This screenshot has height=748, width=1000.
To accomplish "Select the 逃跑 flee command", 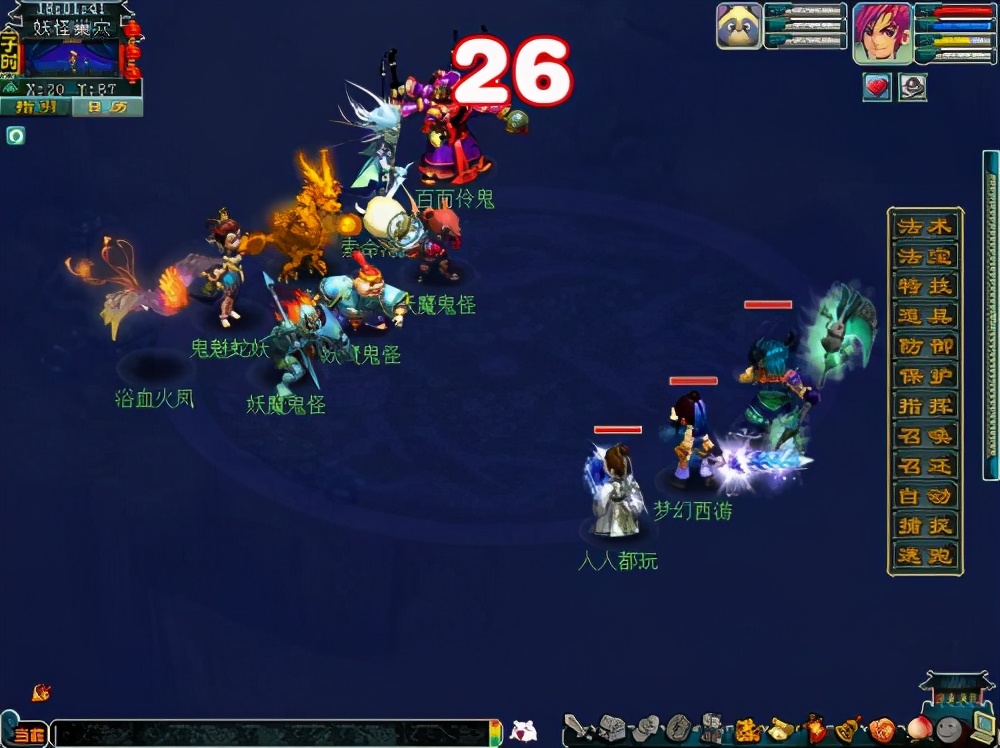I will click(x=925, y=556).
